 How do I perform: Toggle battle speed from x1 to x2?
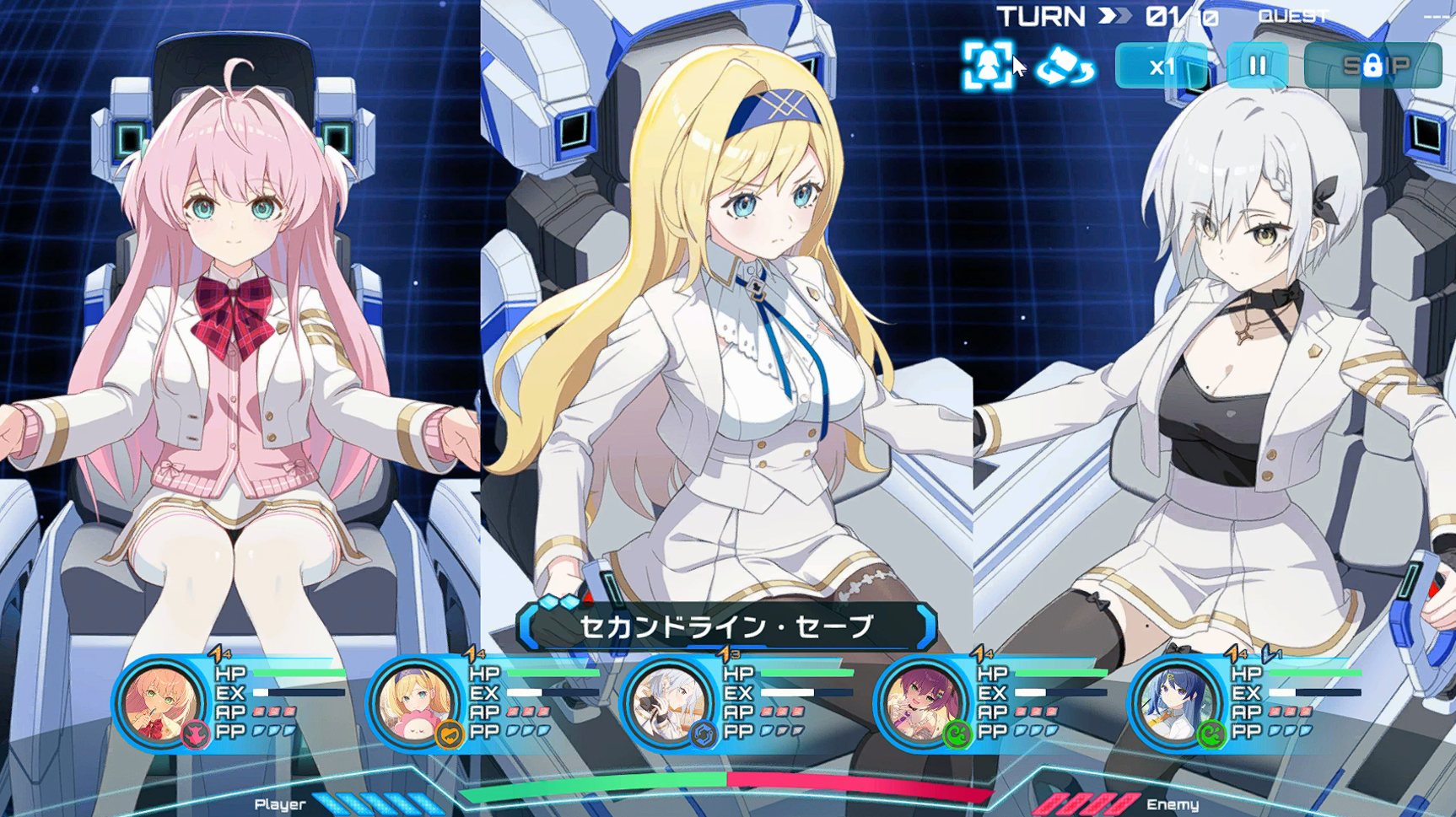pos(1162,67)
